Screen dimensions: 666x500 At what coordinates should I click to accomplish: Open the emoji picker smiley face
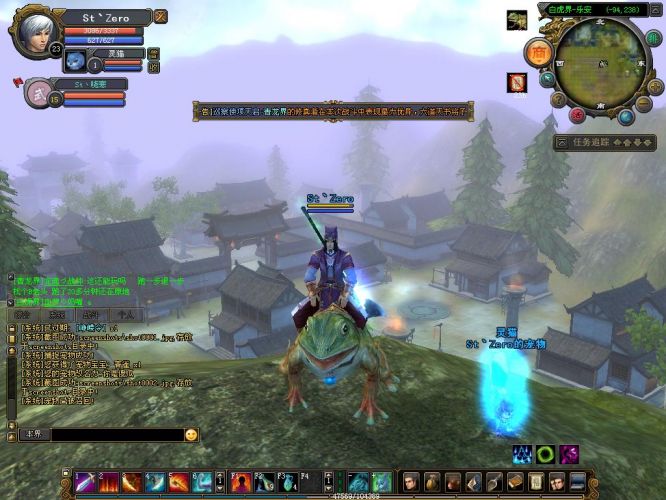(x=191, y=435)
